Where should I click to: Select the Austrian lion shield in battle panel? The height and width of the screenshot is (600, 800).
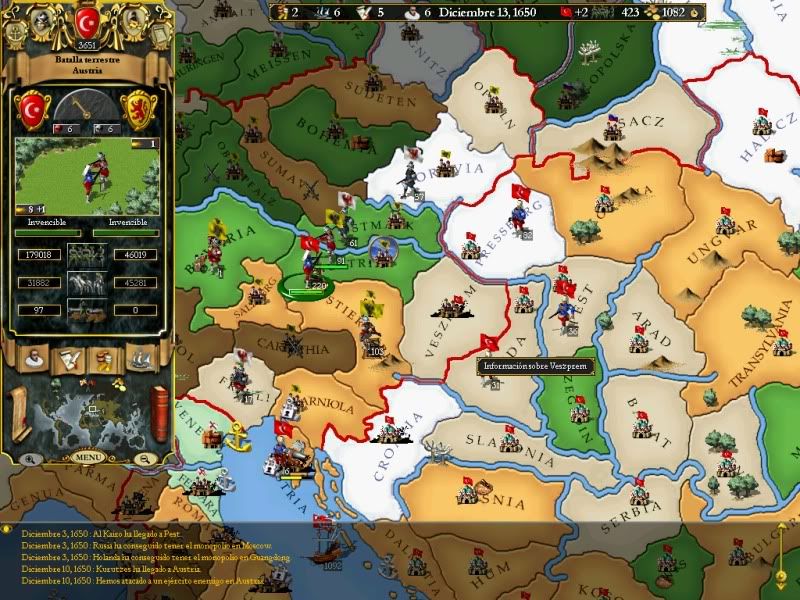coord(141,109)
